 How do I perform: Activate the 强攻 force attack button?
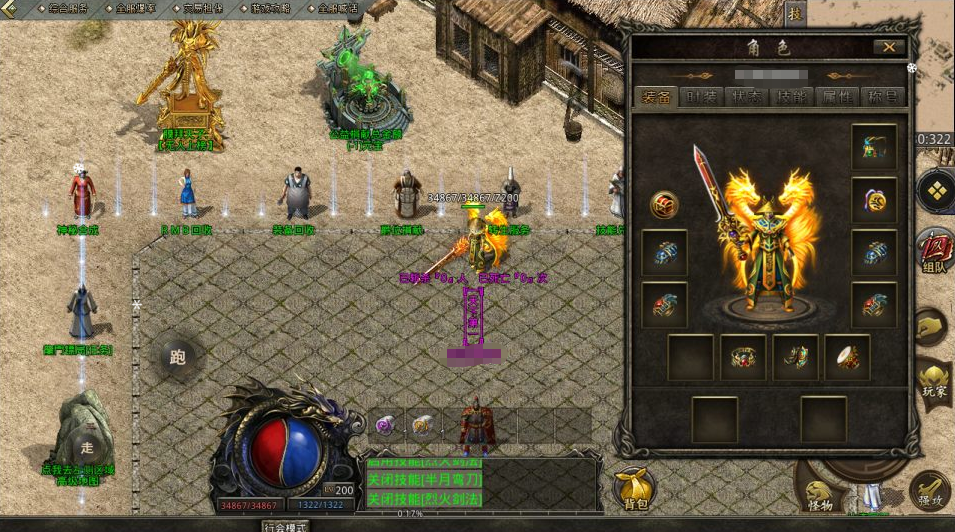(928, 490)
